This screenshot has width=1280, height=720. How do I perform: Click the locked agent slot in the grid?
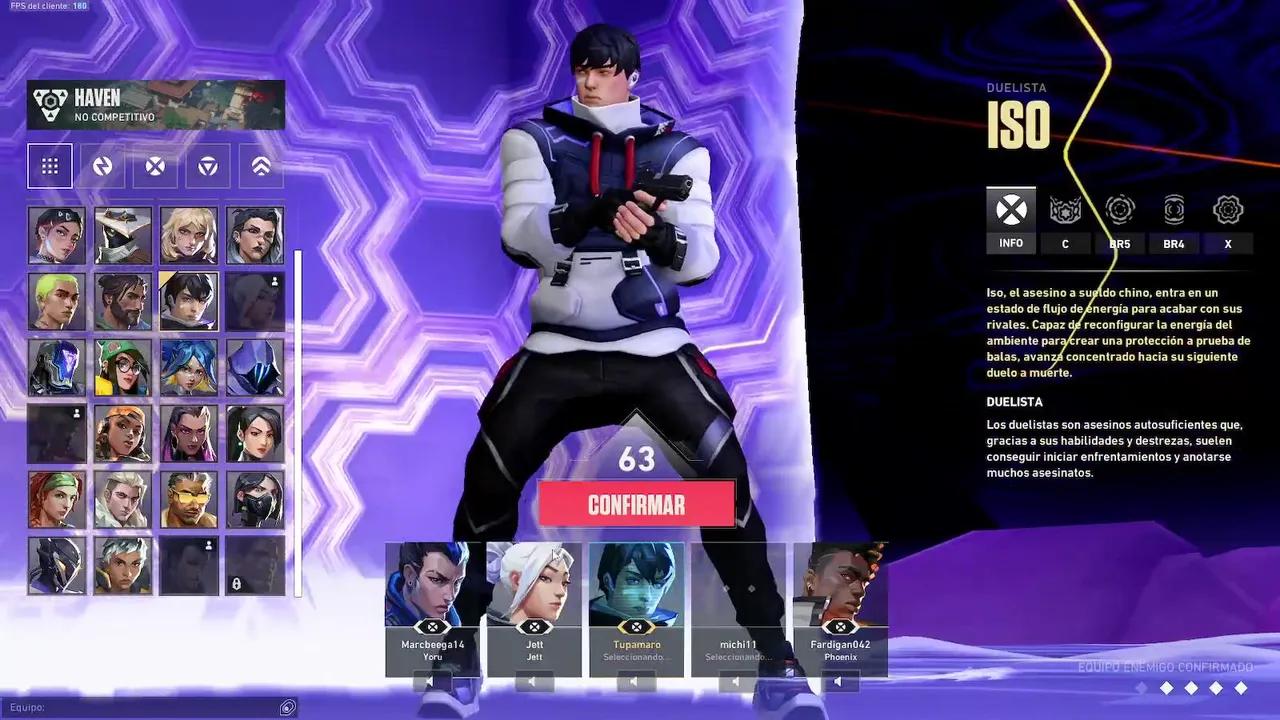pos(255,565)
